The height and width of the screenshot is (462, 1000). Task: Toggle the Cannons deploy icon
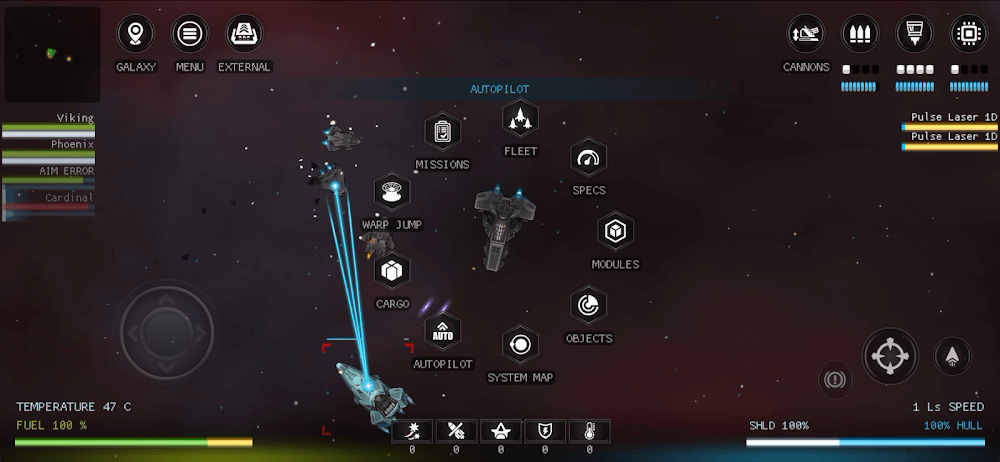tap(805, 33)
